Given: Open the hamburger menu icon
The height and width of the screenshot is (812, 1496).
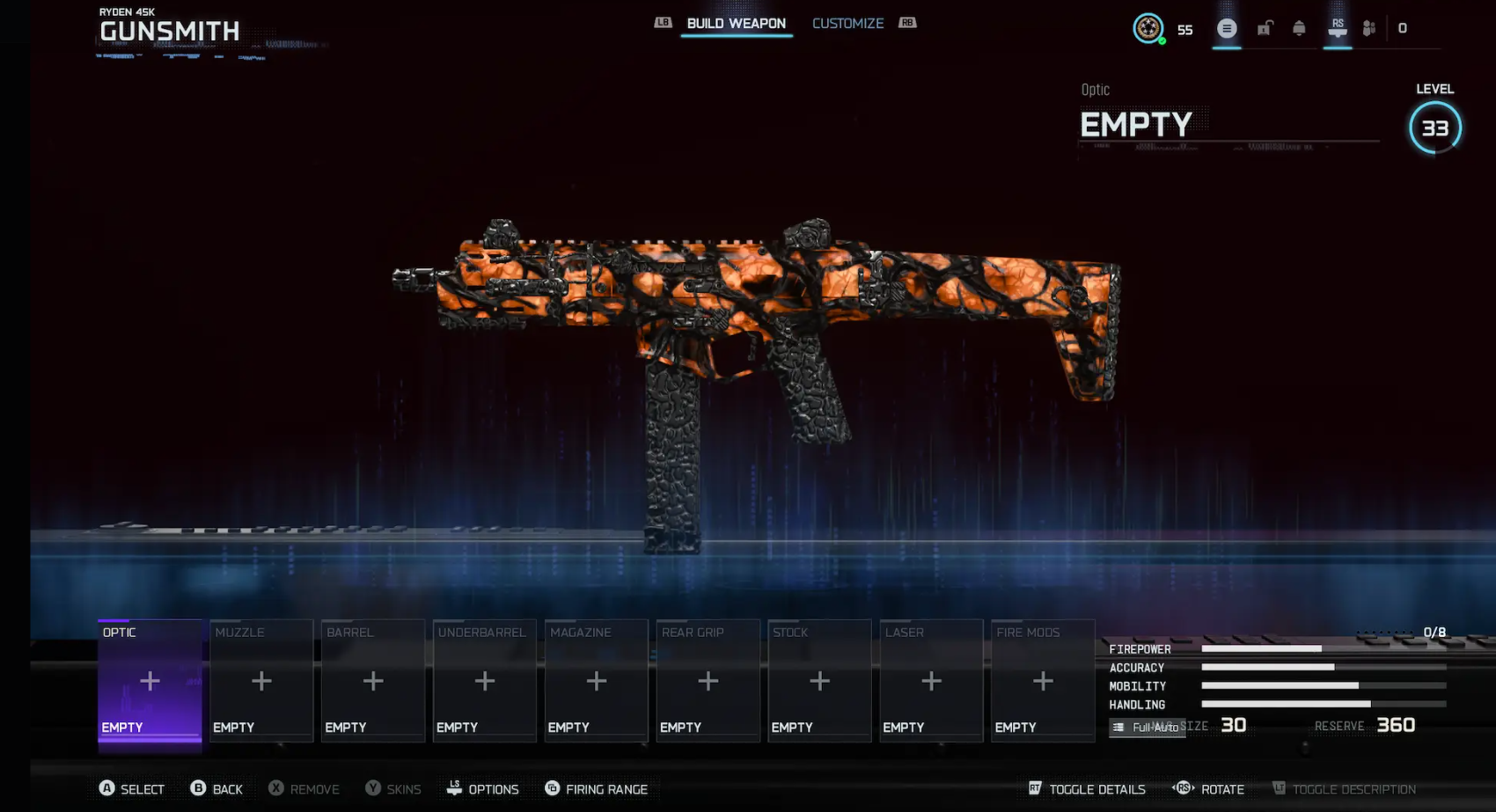Looking at the screenshot, I should pyautogui.click(x=1227, y=29).
